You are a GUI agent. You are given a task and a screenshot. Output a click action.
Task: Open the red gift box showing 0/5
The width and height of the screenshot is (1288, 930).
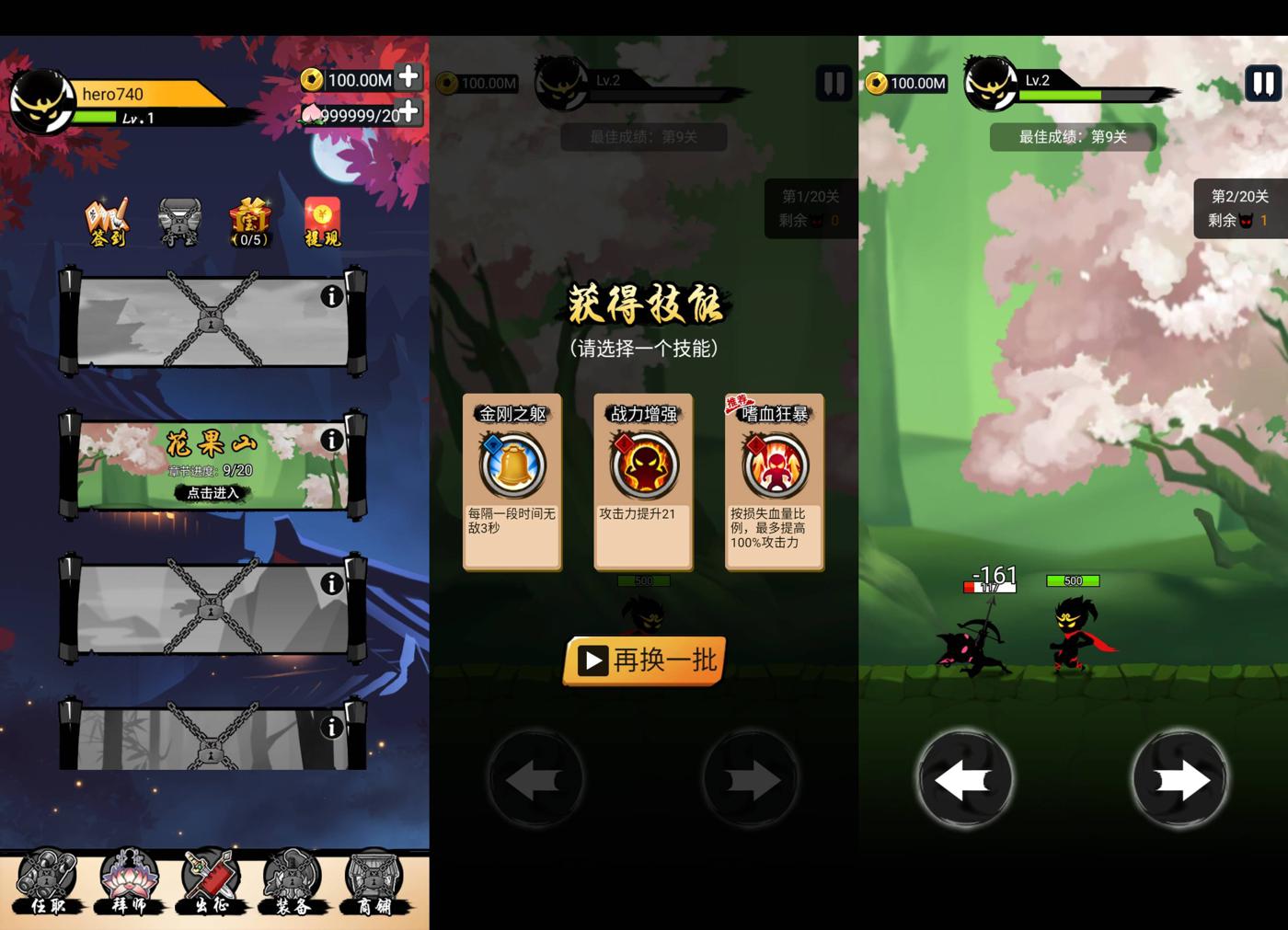250,222
